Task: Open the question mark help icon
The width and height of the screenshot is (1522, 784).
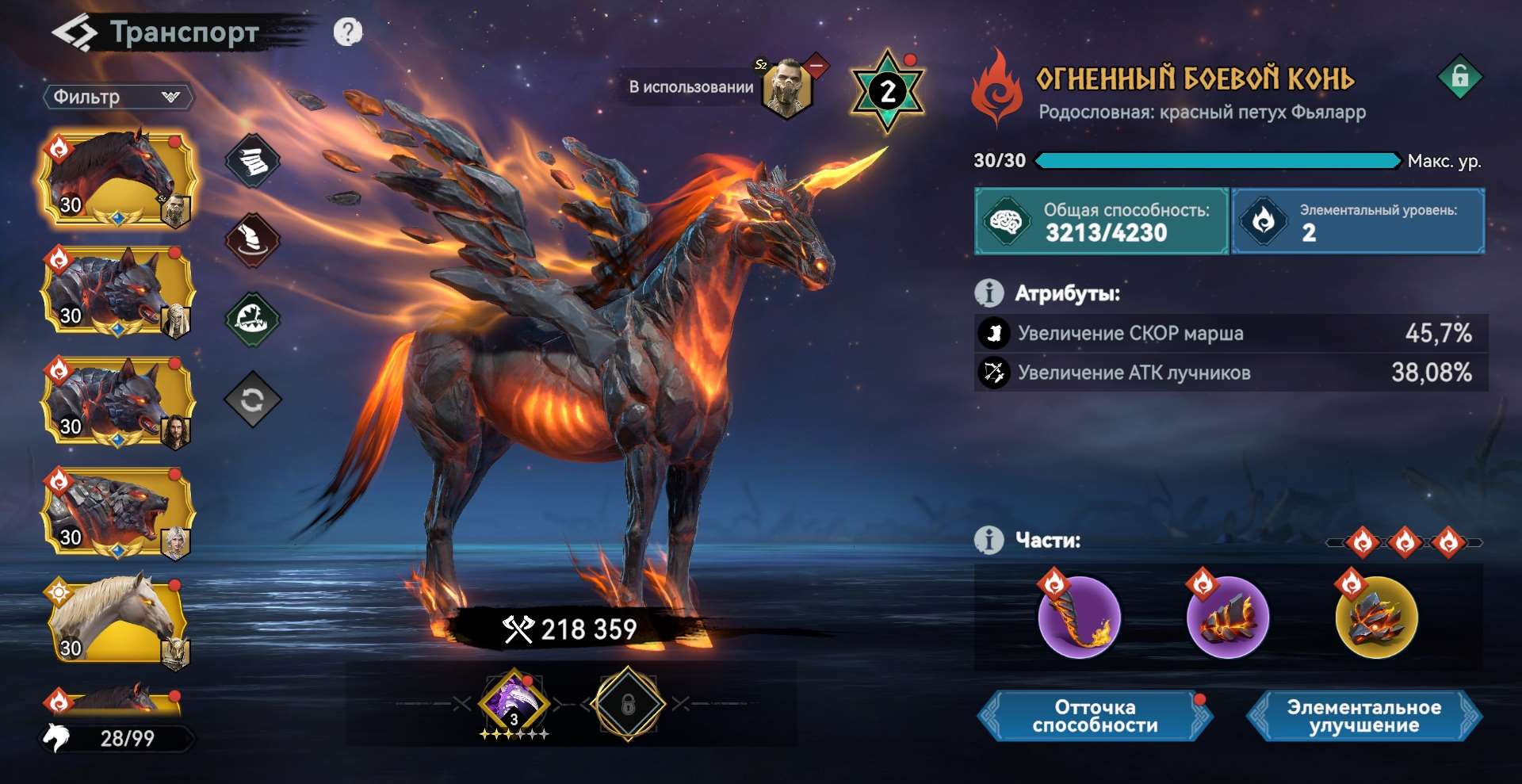Action: pos(347,32)
